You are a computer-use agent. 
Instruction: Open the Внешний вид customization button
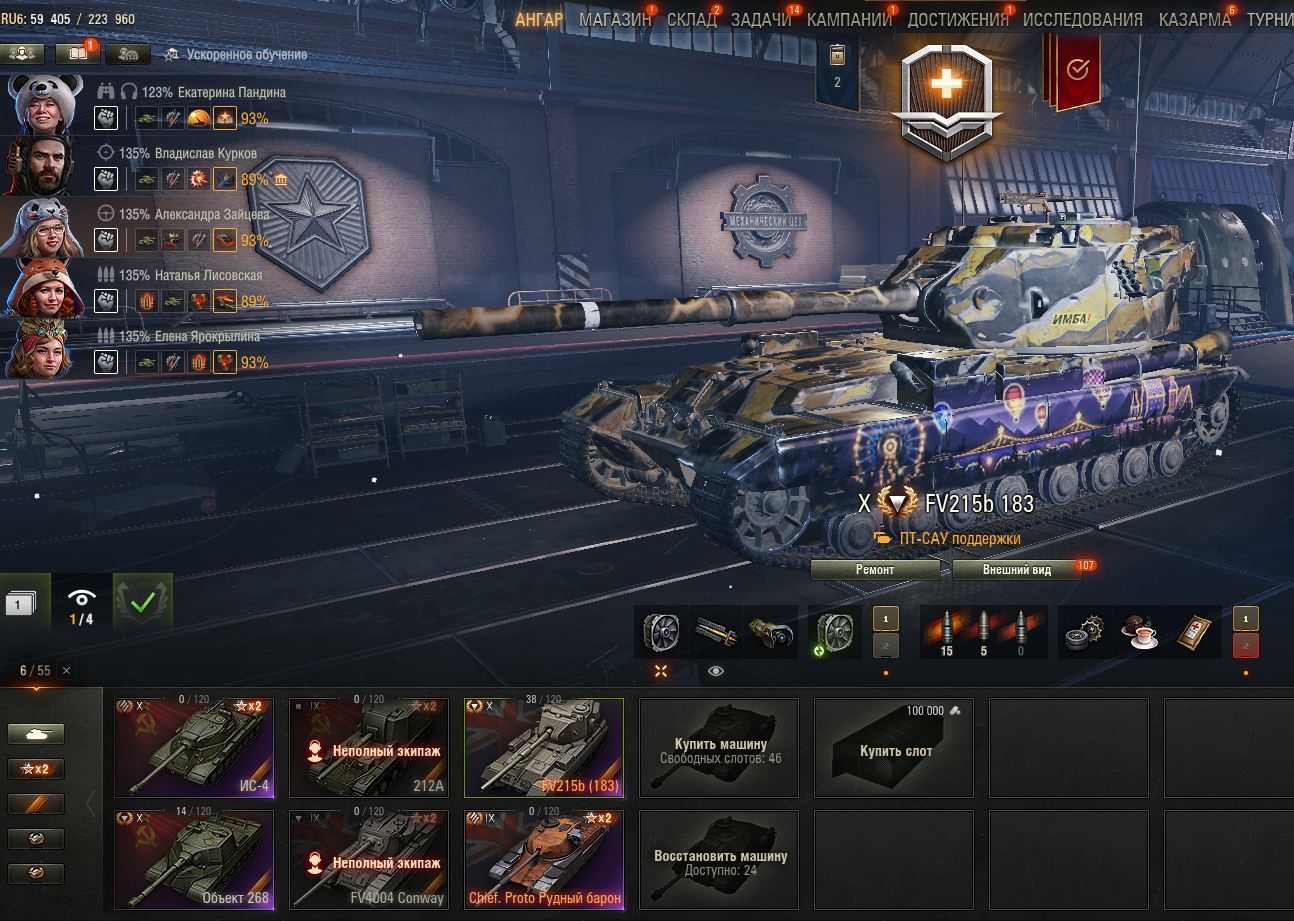point(1016,570)
